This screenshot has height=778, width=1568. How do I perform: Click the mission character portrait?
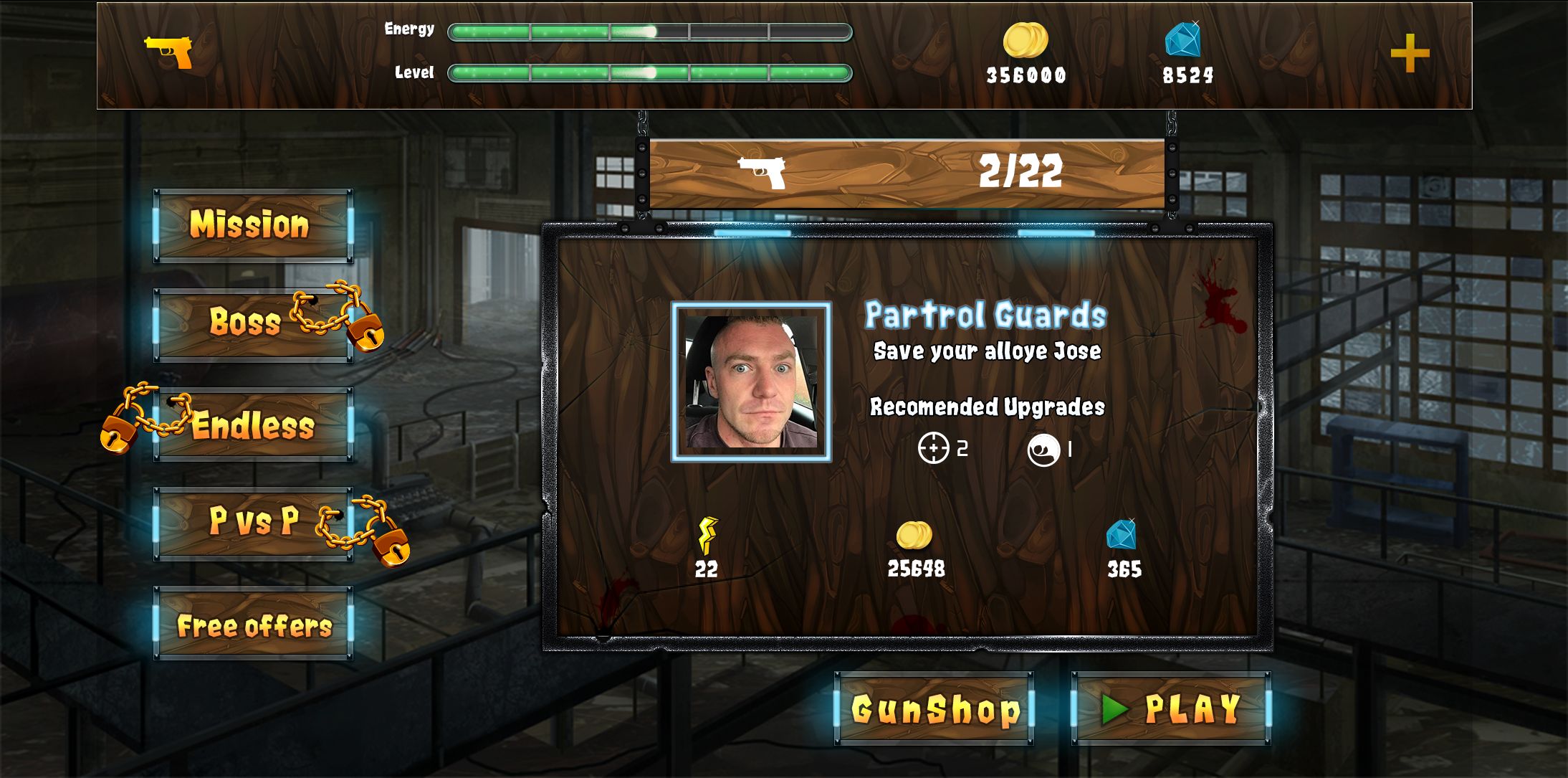point(751,381)
